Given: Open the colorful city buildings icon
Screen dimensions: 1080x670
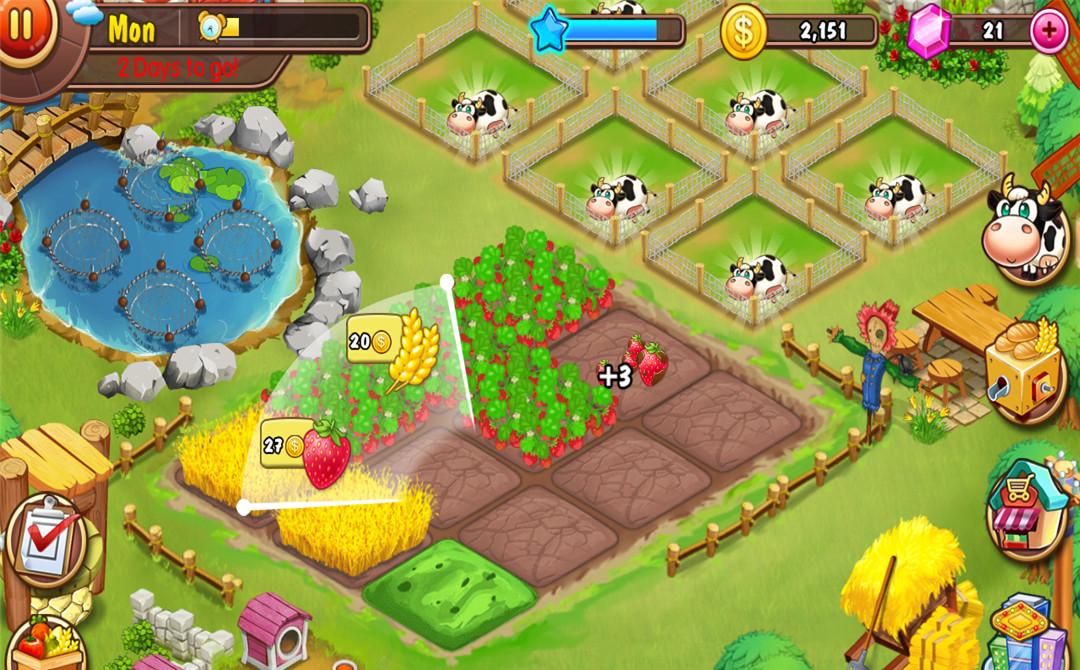Looking at the screenshot, I should pos(1022,632).
